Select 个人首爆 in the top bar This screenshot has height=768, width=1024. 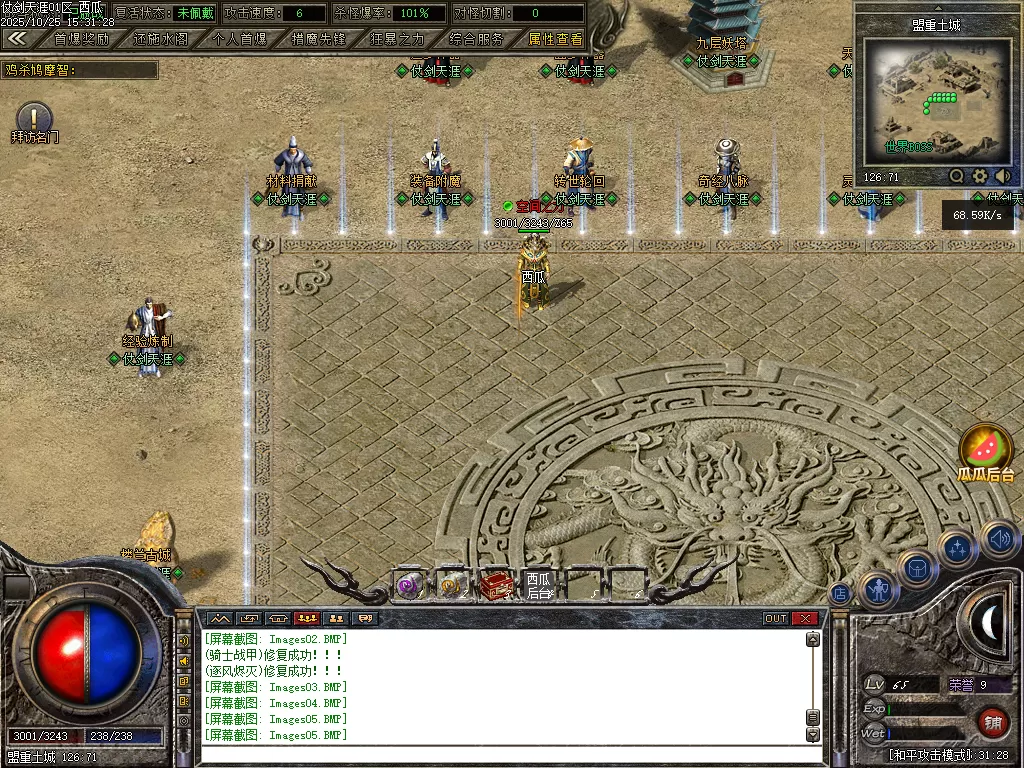pos(240,40)
